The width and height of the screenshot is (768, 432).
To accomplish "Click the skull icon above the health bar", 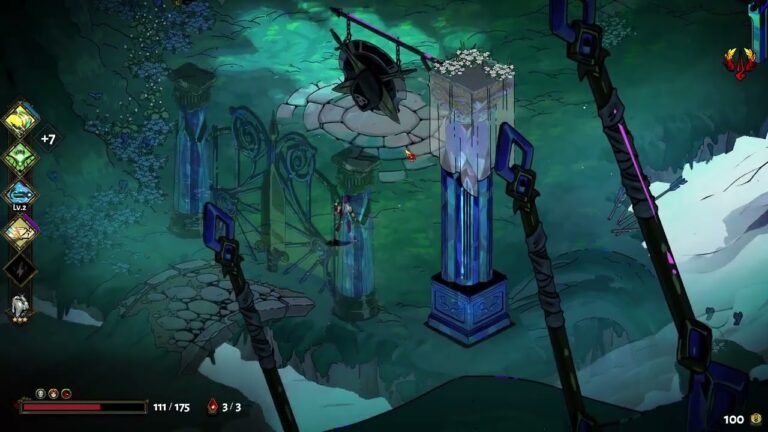I will point(41,394).
